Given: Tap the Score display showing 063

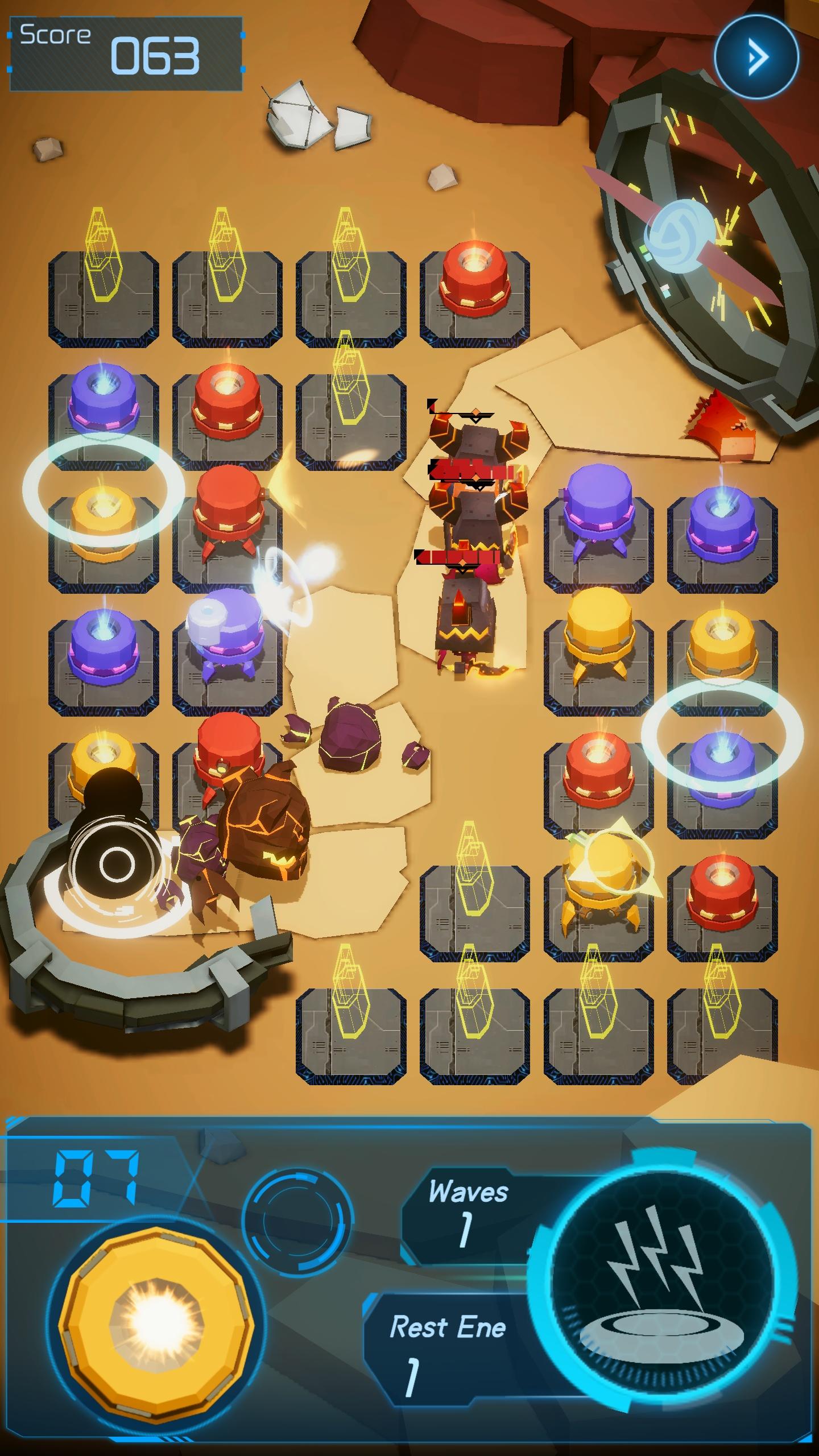Looking at the screenshot, I should click(x=125, y=51).
